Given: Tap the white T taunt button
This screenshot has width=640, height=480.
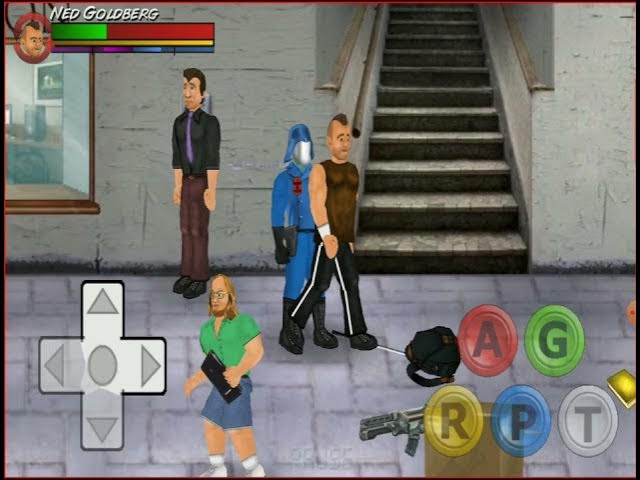Looking at the screenshot, I should click(587, 420).
